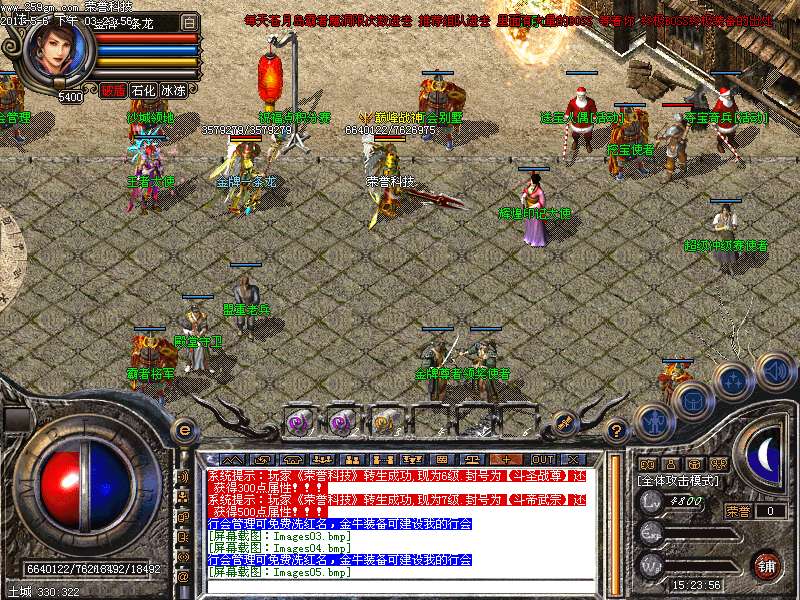Toggle game sound with speaker icon

(774, 371)
